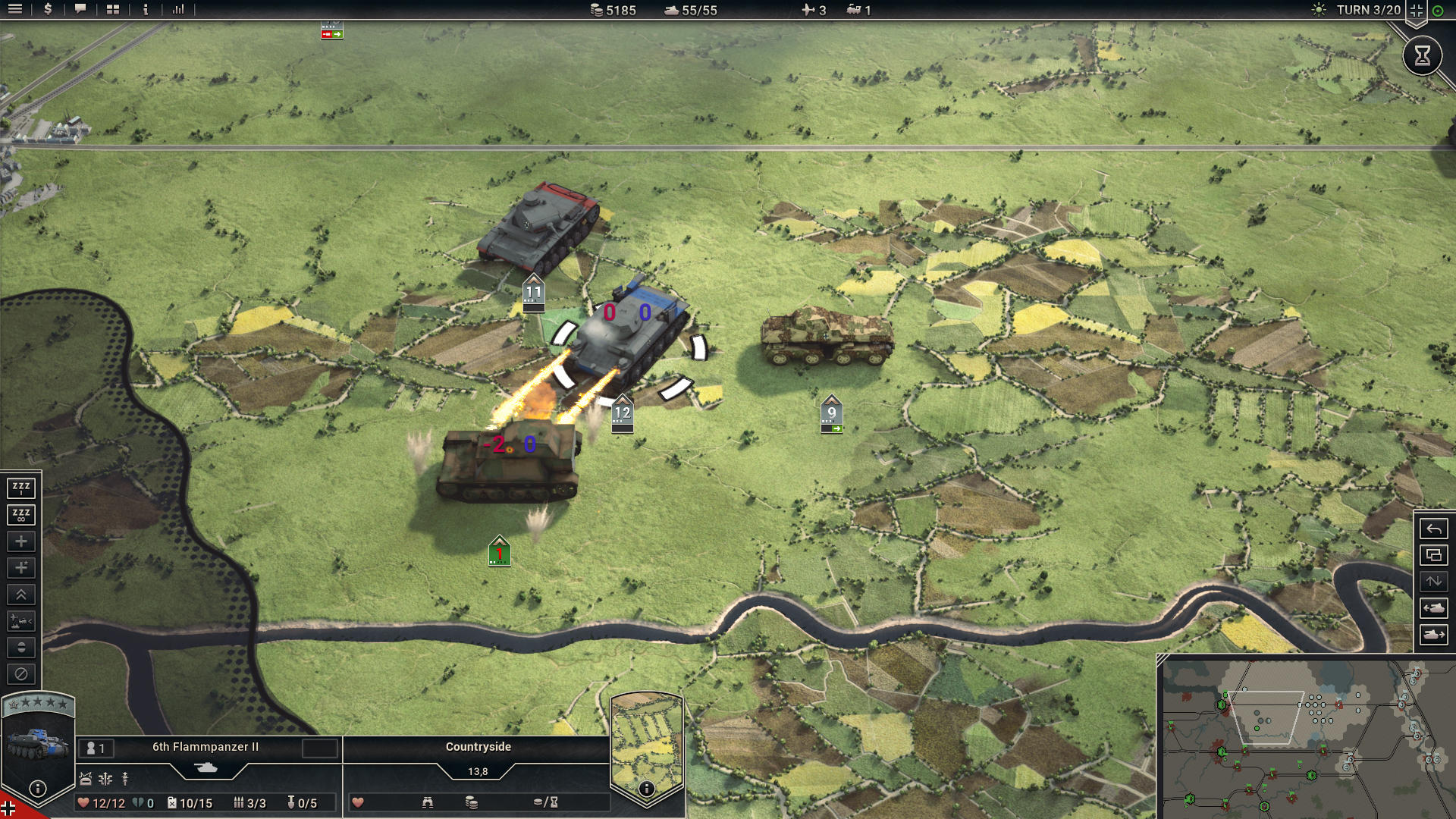The image size is (1456, 819).
Task: Disband the selected unit
Action: click(21, 674)
